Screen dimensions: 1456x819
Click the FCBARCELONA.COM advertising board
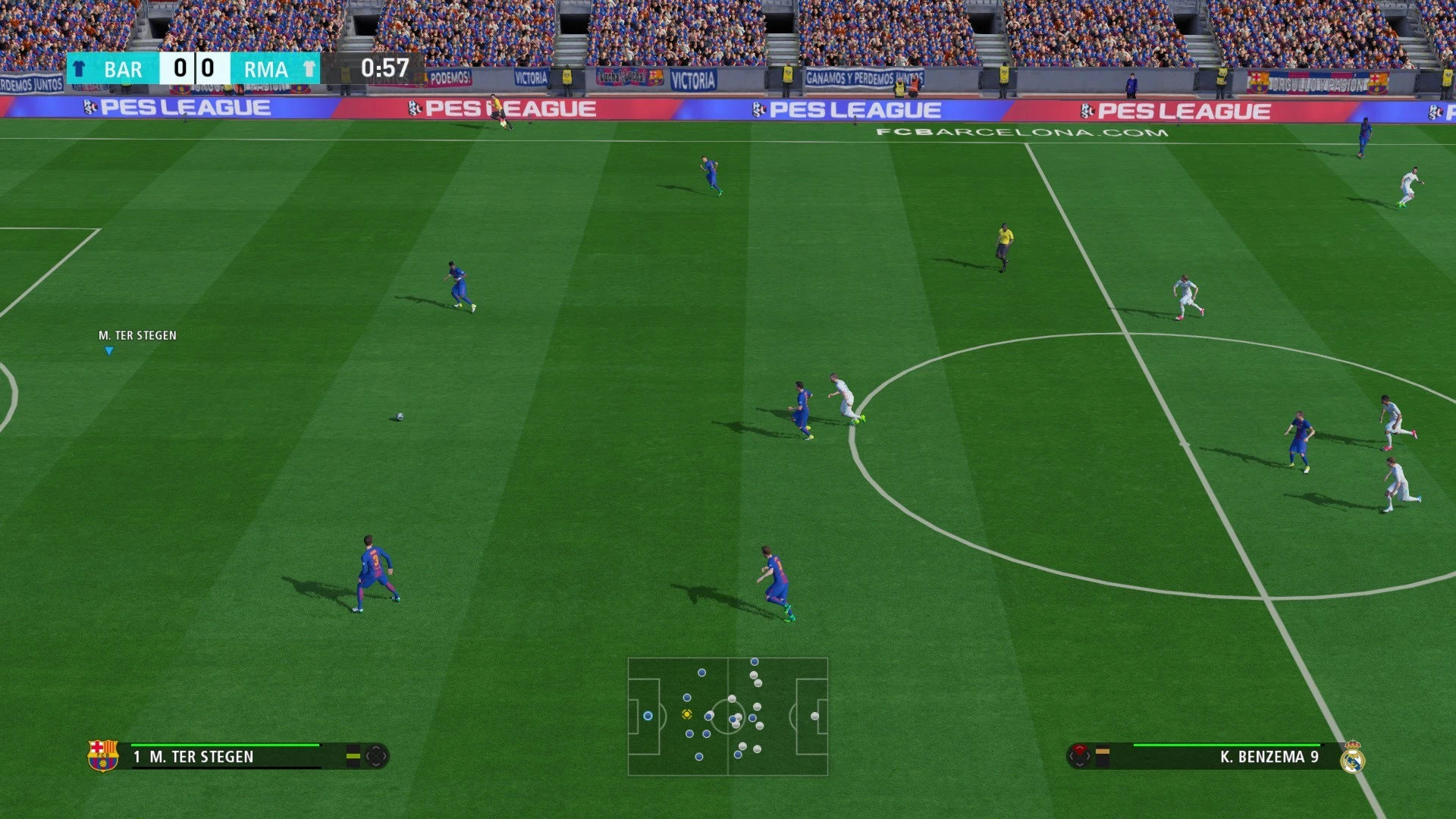[x=1020, y=132]
